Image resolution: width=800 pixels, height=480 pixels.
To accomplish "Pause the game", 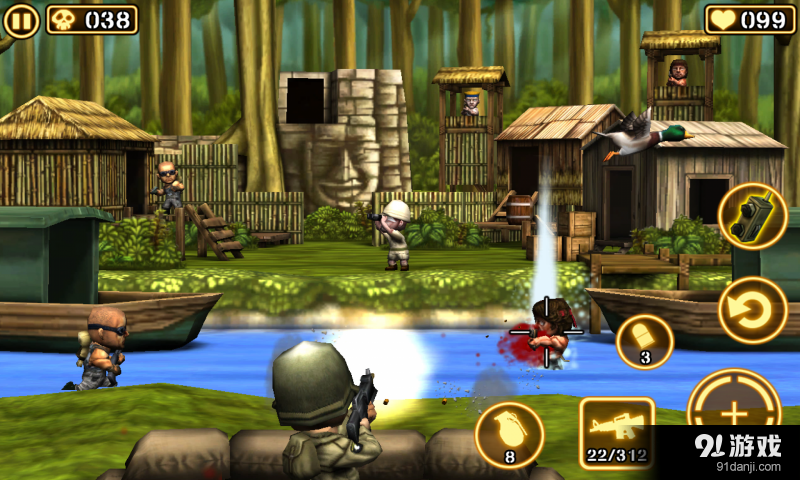I will tap(22, 19).
